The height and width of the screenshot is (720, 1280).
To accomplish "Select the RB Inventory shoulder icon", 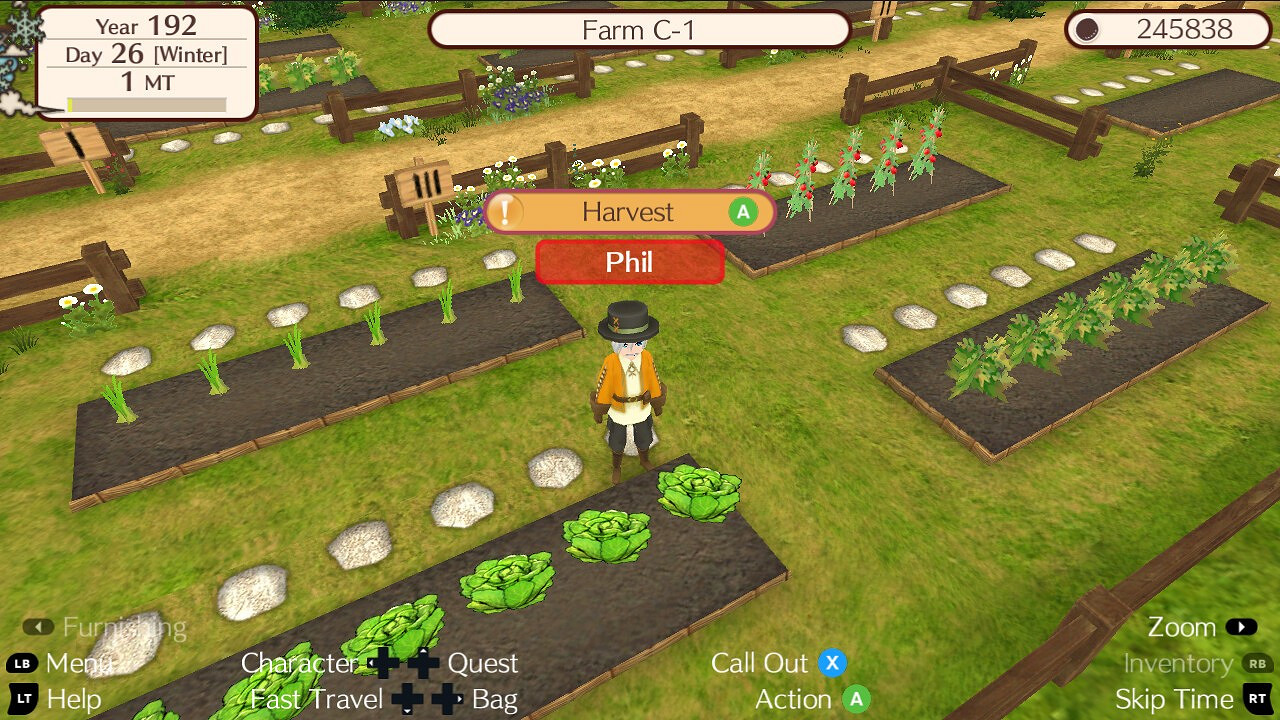I will [1257, 663].
